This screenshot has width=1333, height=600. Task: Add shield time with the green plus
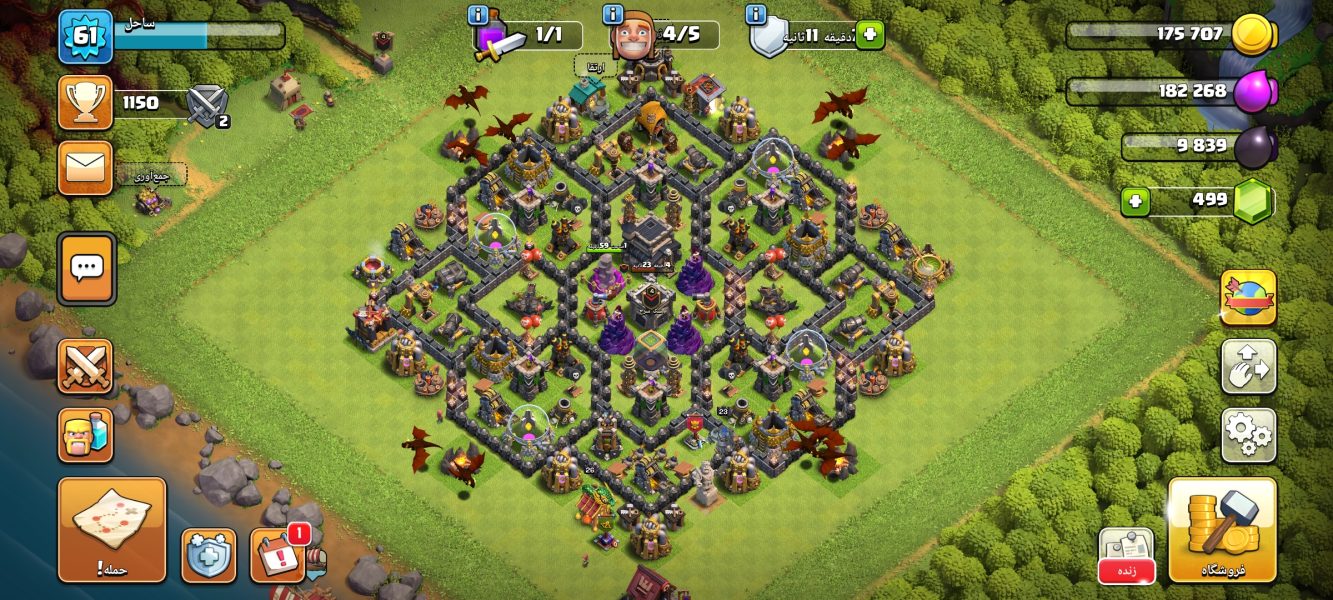(869, 35)
